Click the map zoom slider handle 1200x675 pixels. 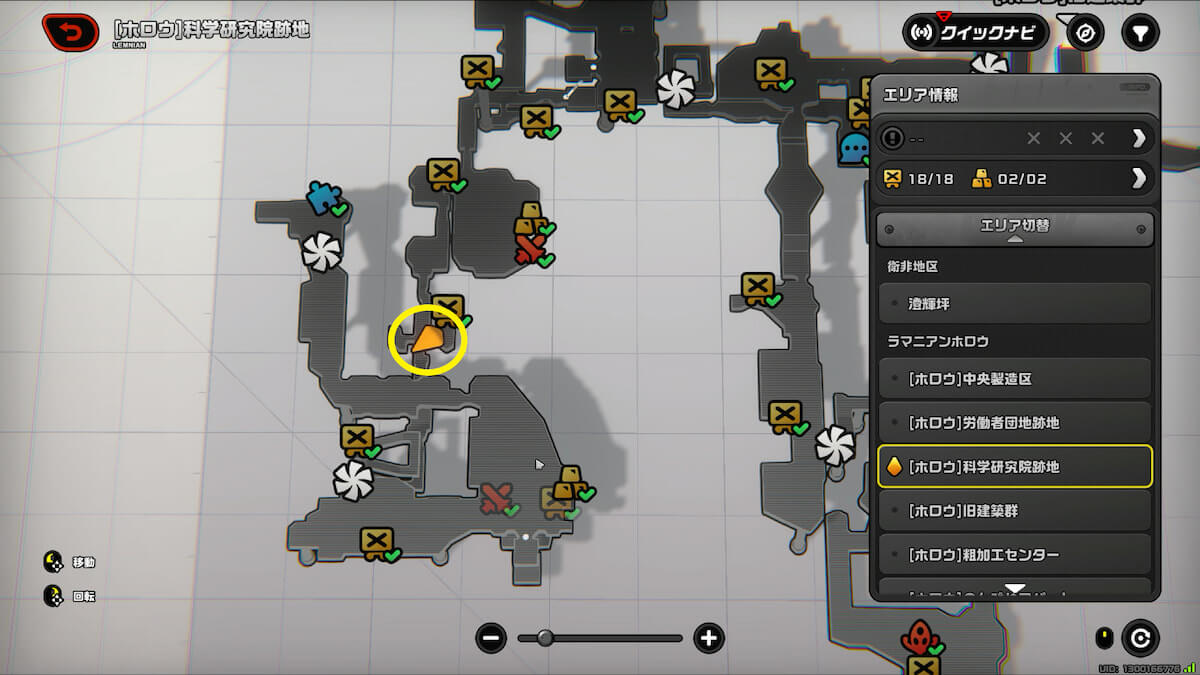[x=545, y=638]
